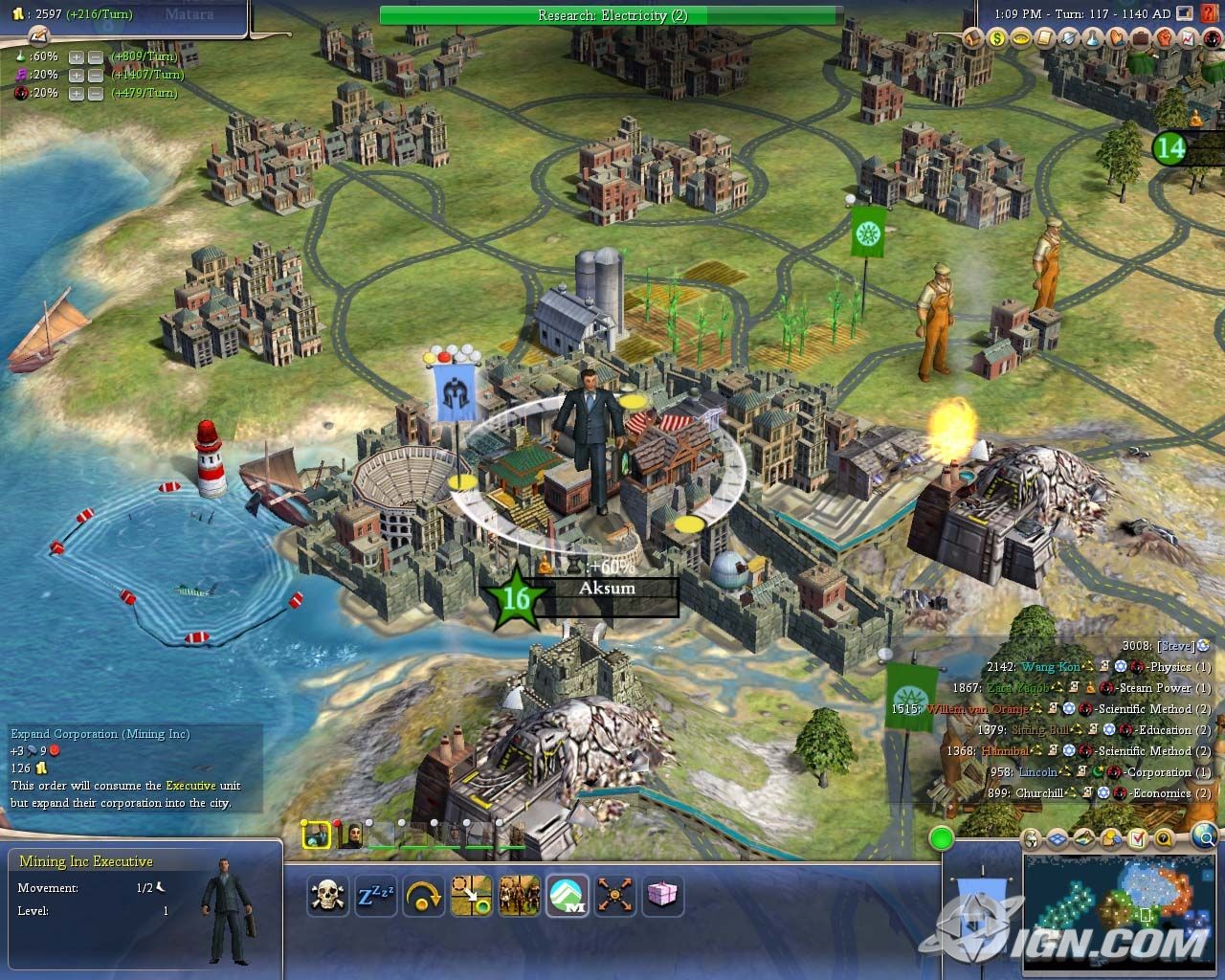The height and width of the screenshot is (980, 1225).
Task: Activate the explore command with four arrows
Action: pos(615,896)
